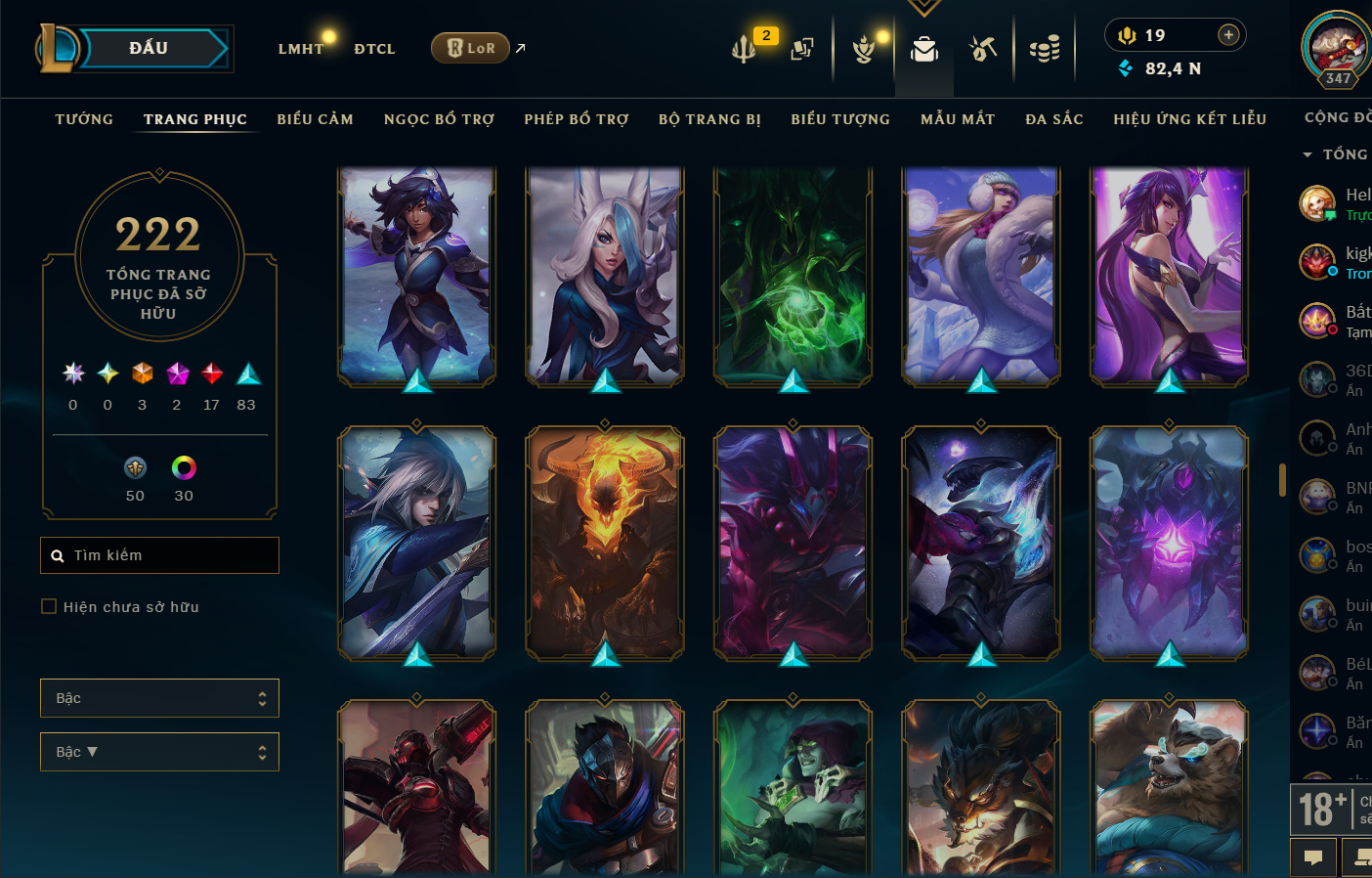Switch to the MẪU MẮT tab

tap(958, 119)
